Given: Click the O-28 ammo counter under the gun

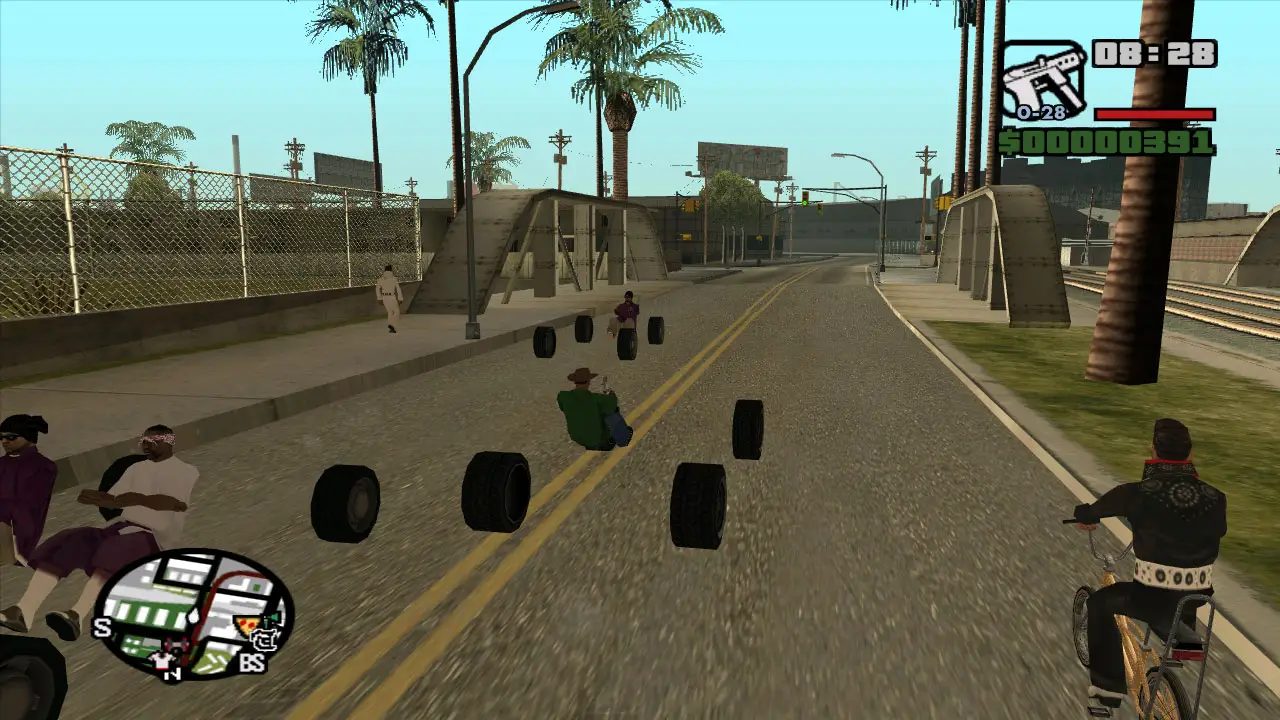Looking at the screenshot, I should point(1040,113).
